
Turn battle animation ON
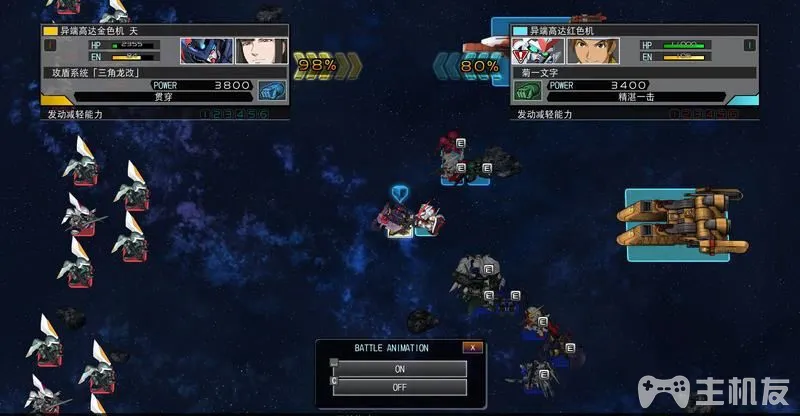(x=399, y=369)
